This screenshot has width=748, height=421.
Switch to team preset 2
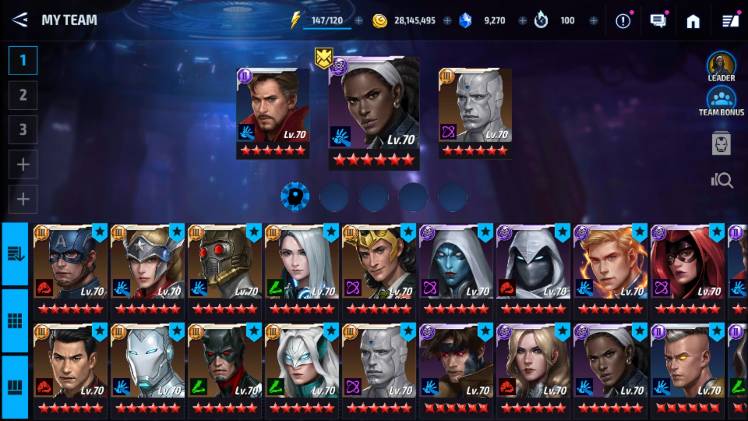click(x=22, y=95)
